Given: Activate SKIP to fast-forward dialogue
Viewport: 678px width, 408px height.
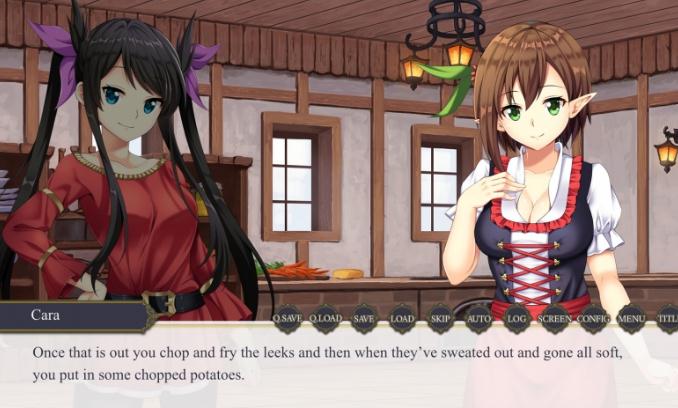Looking at the screenshot, I should tap(440, 318).
